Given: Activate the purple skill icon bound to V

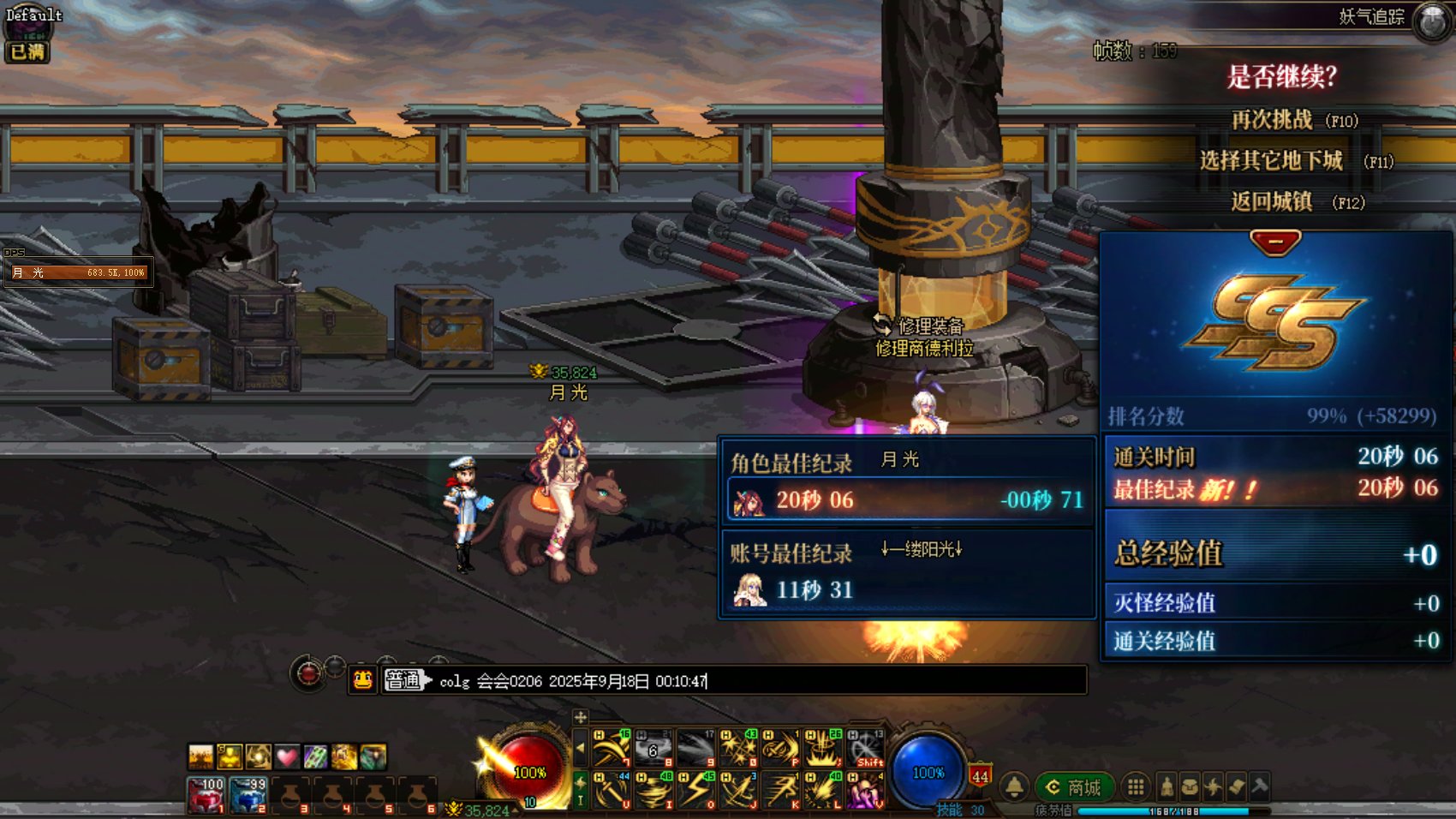Looking at the screenshot, I should pos(865,790).
